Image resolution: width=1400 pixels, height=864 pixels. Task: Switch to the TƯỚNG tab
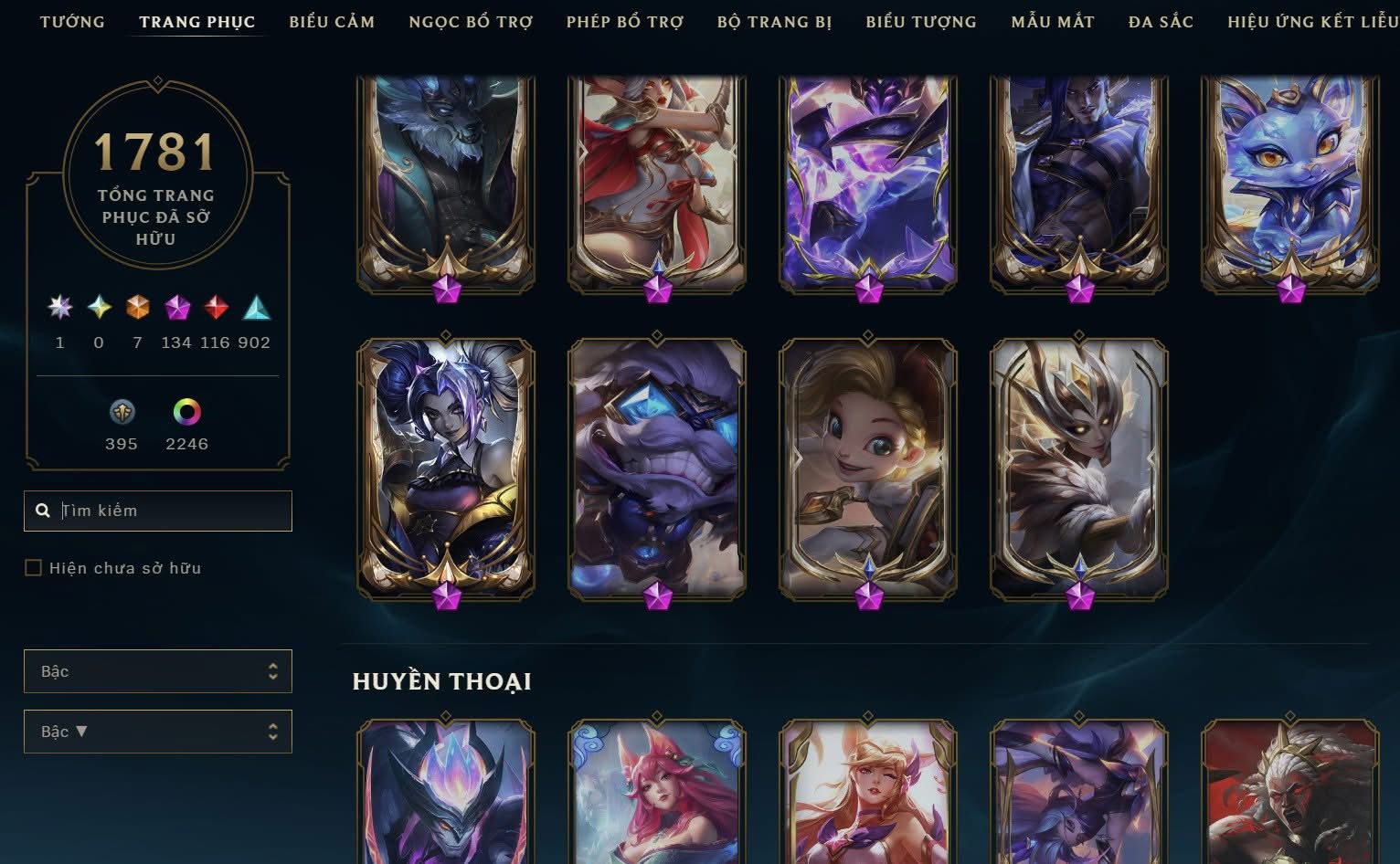(x=73, y=21)
